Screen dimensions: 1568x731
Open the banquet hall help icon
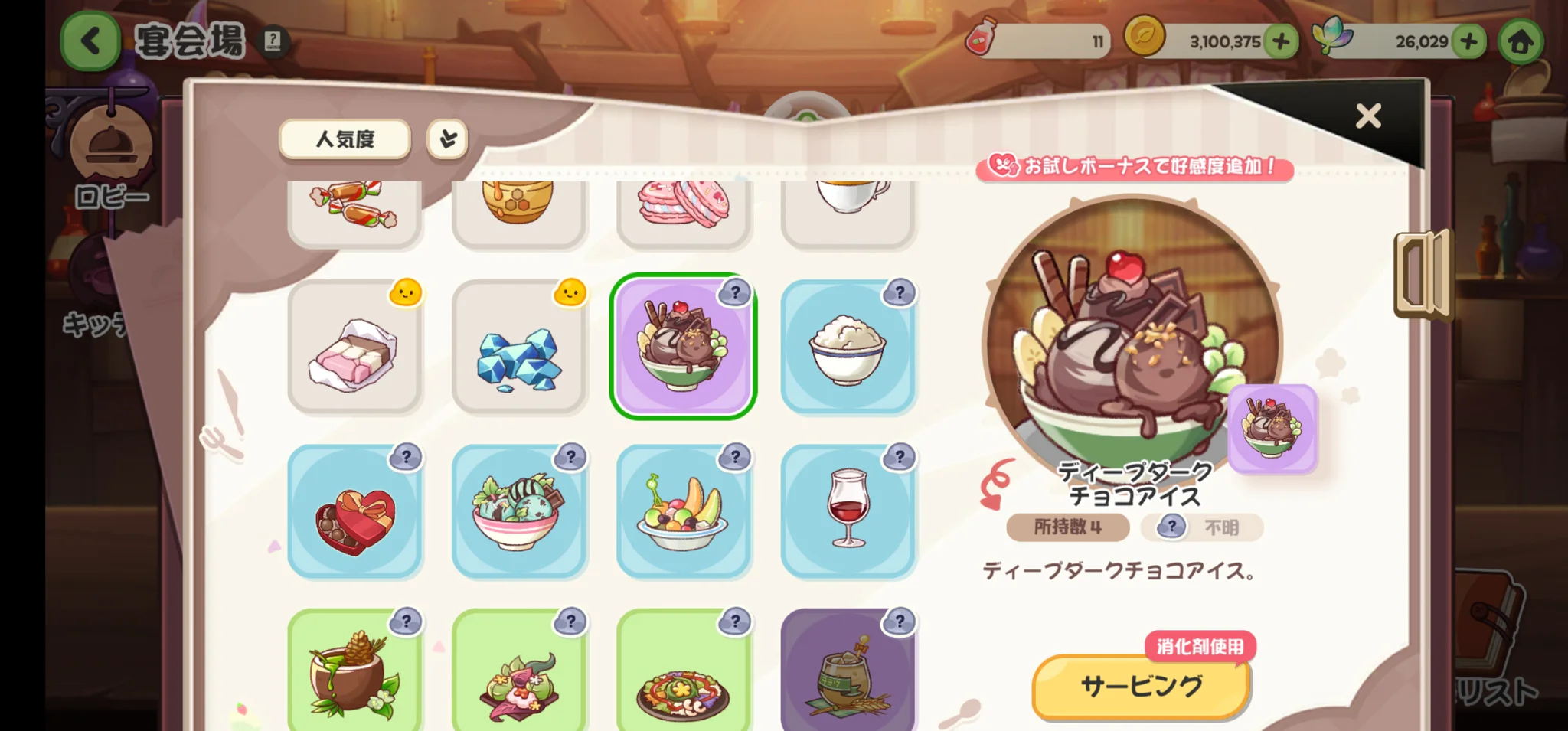[273, 41]
